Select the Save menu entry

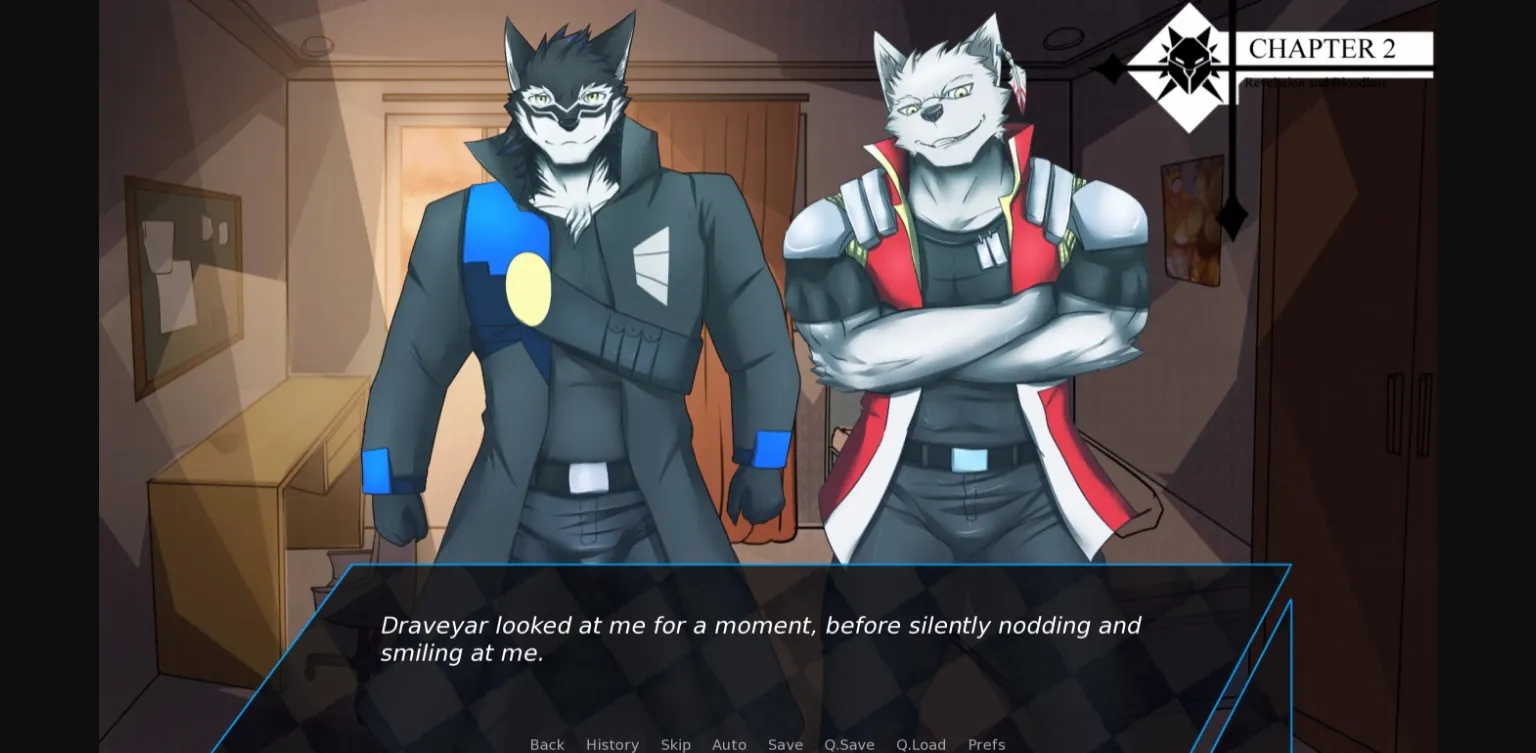pyautogui.click(x=785, y=745)
